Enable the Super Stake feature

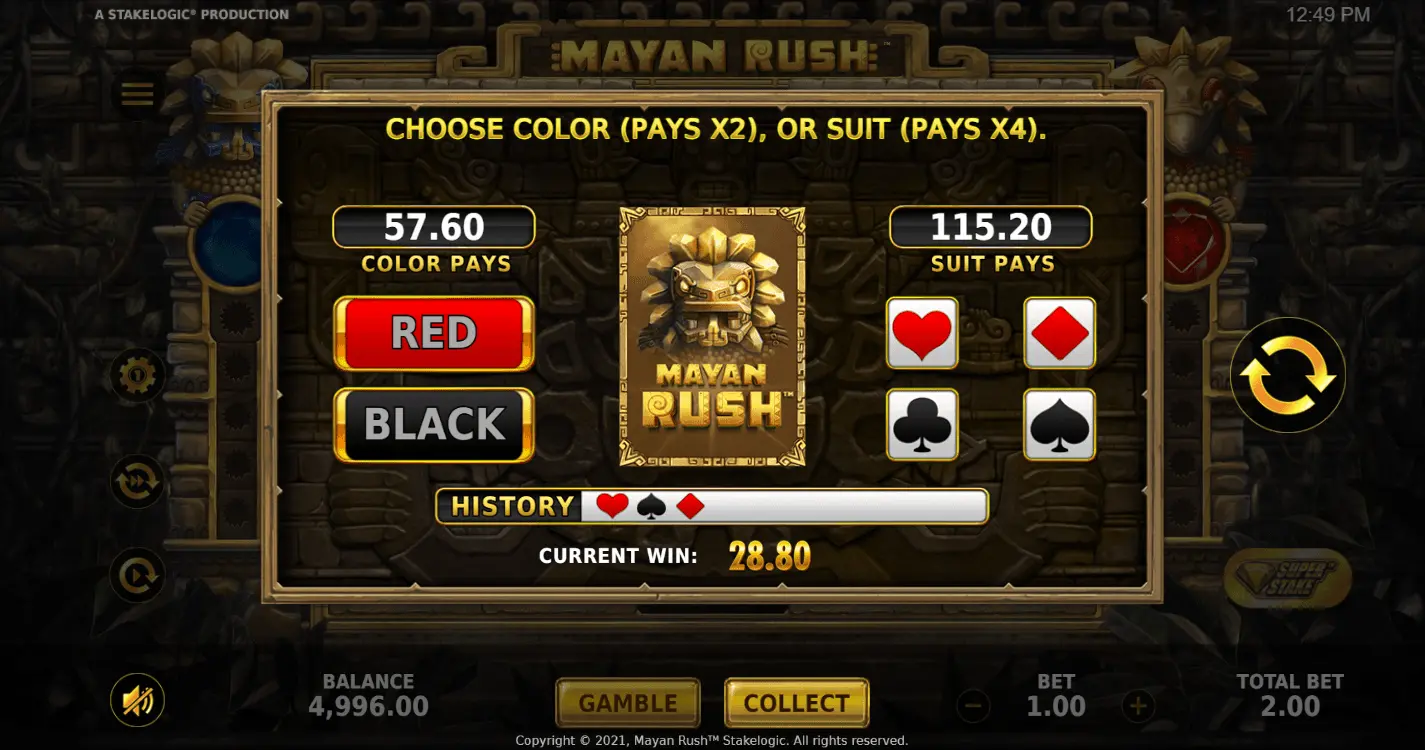1288,578
